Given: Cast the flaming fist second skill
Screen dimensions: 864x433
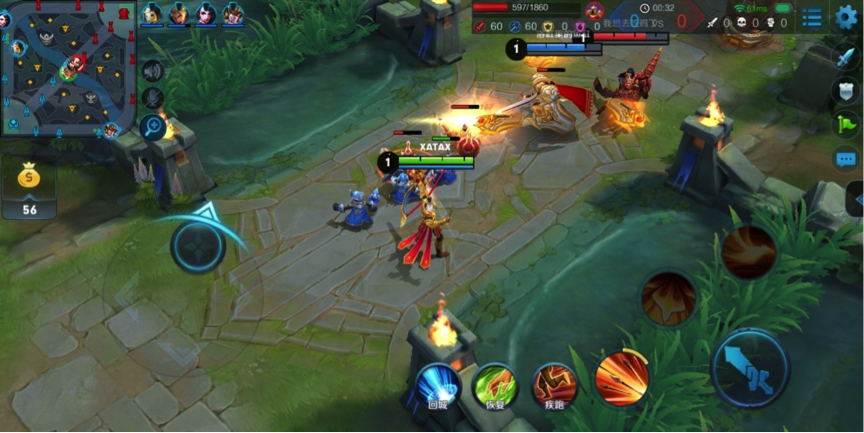Looking at the screenshot, I should click(668, 298).
